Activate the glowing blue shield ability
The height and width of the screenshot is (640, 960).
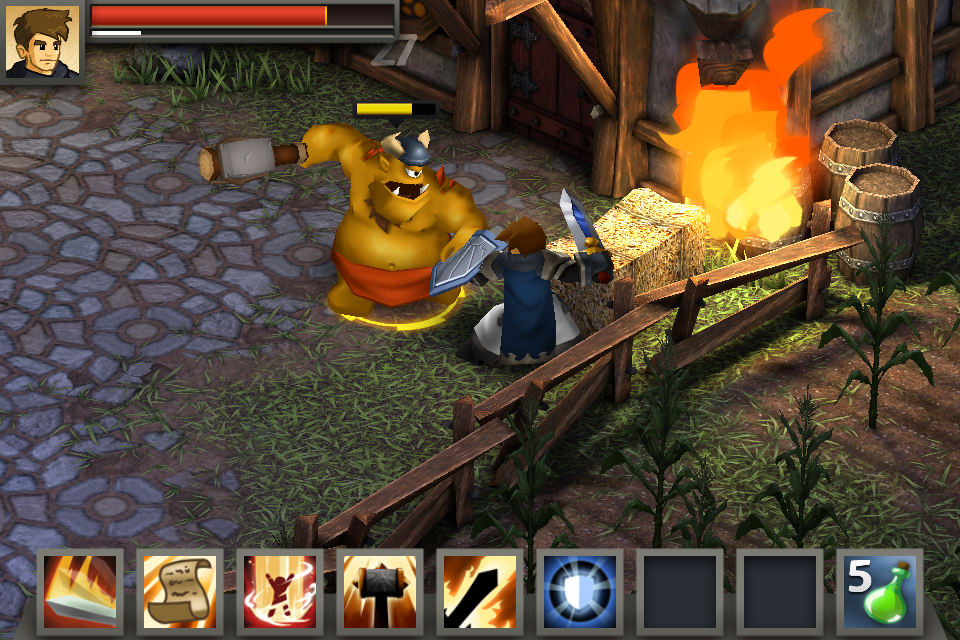(x=581, y=591)
